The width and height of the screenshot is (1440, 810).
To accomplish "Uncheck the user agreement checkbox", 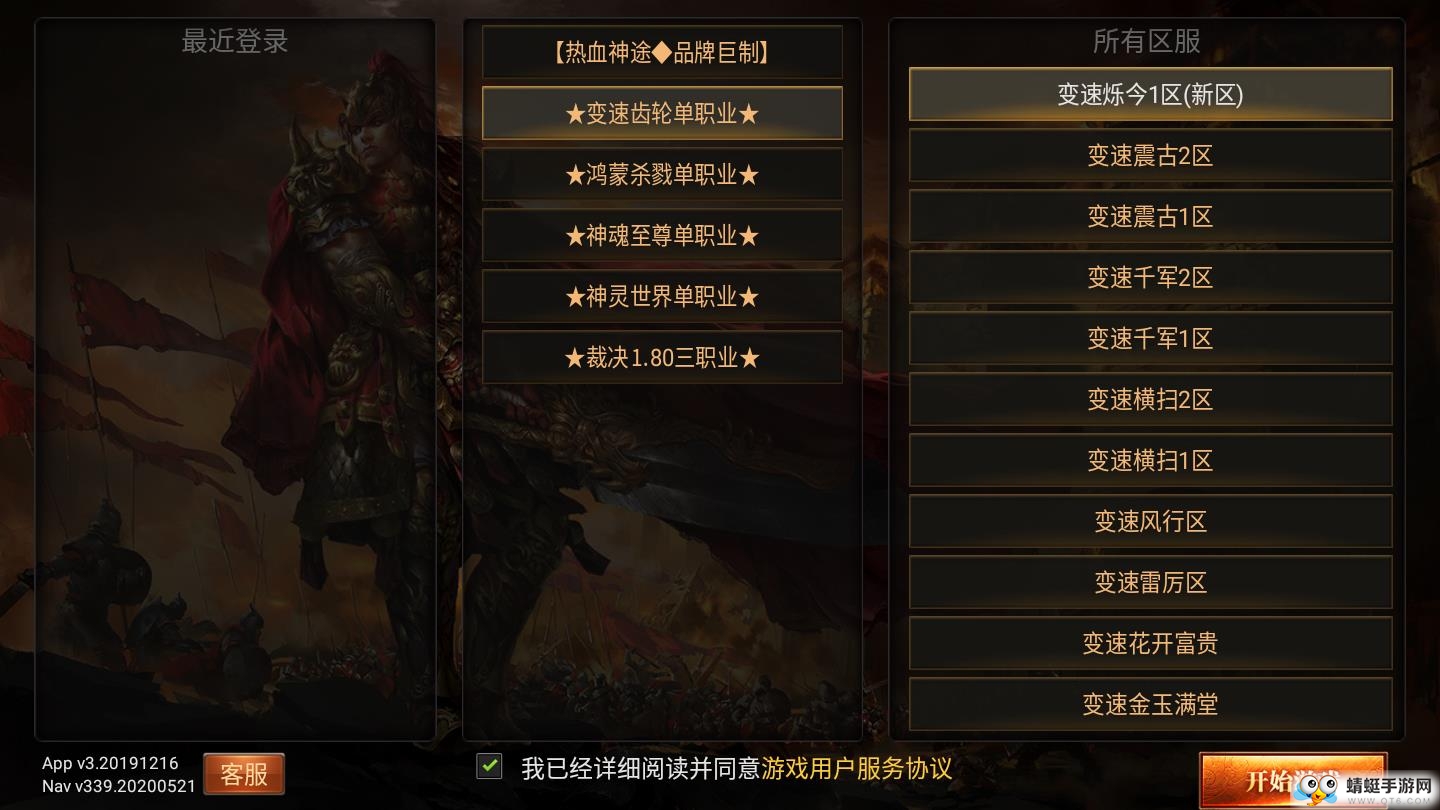I will click(489, 766).
